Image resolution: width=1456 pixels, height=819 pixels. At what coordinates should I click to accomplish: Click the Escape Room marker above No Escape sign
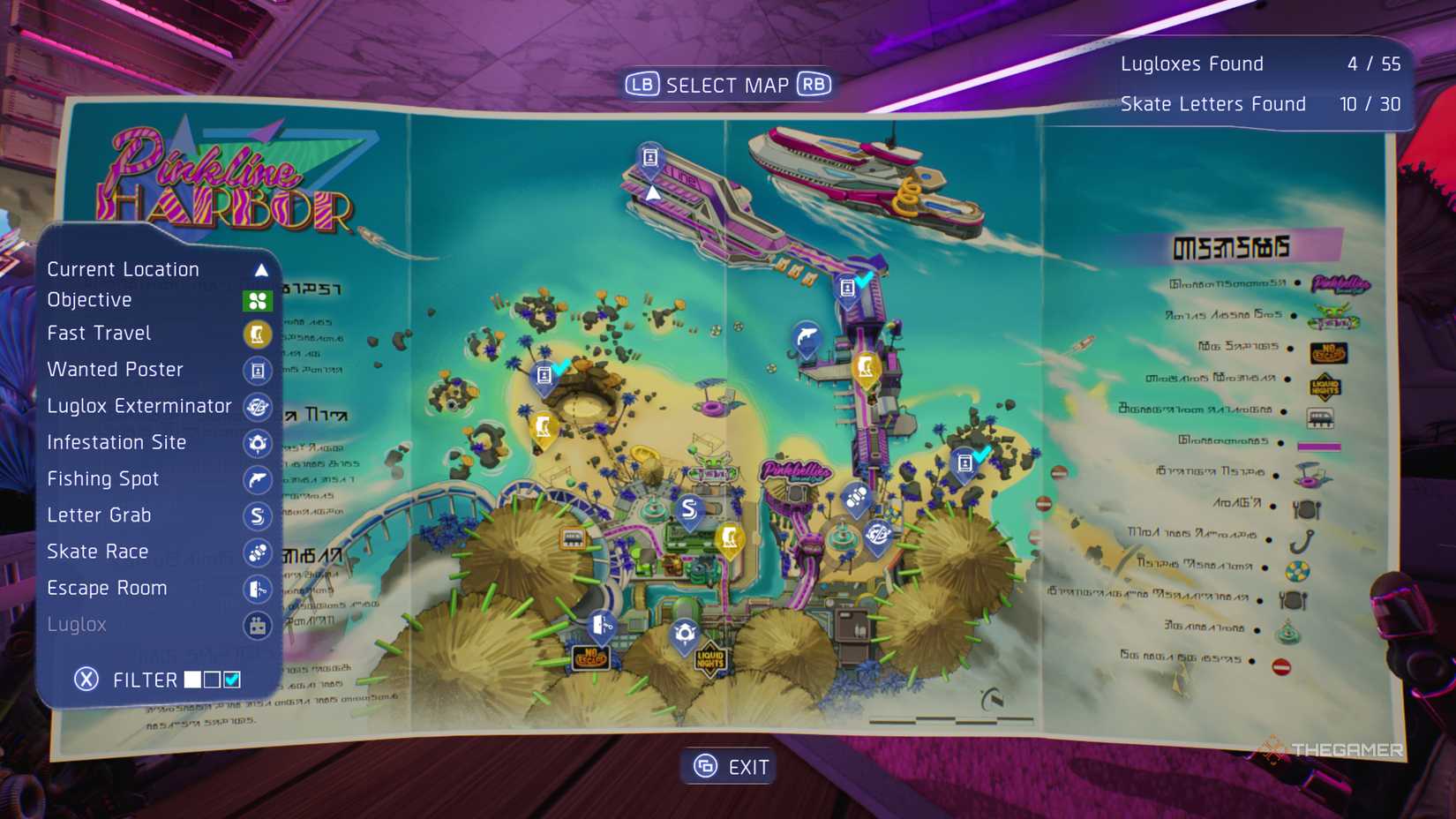click(601, 623)
